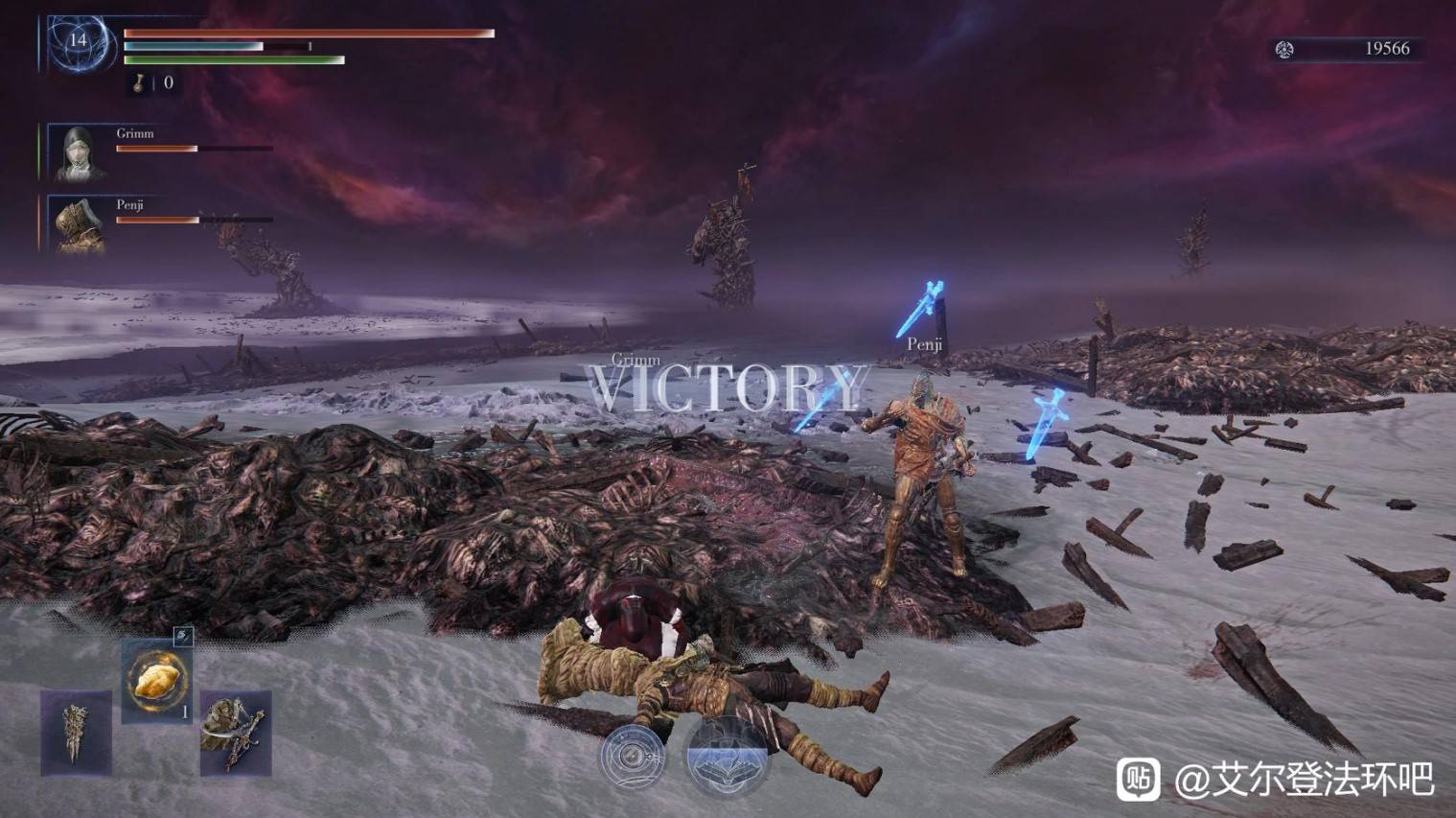Click the small tag above the golden item
This screenshot has height=818, width=1456.
(x=182, y=635)
